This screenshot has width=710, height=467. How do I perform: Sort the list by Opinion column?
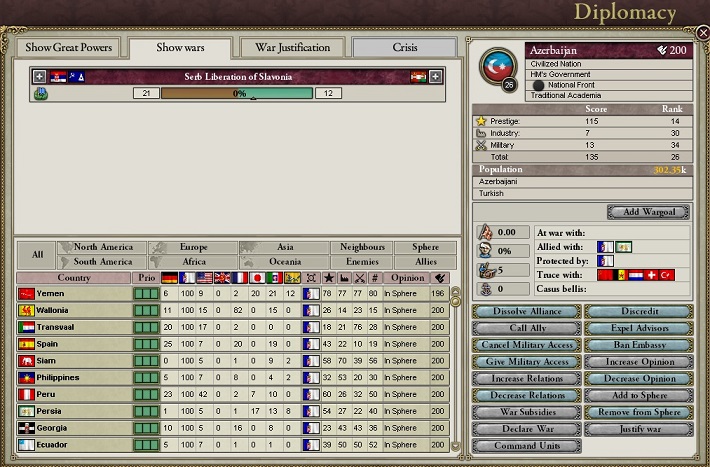coord(407,277)
